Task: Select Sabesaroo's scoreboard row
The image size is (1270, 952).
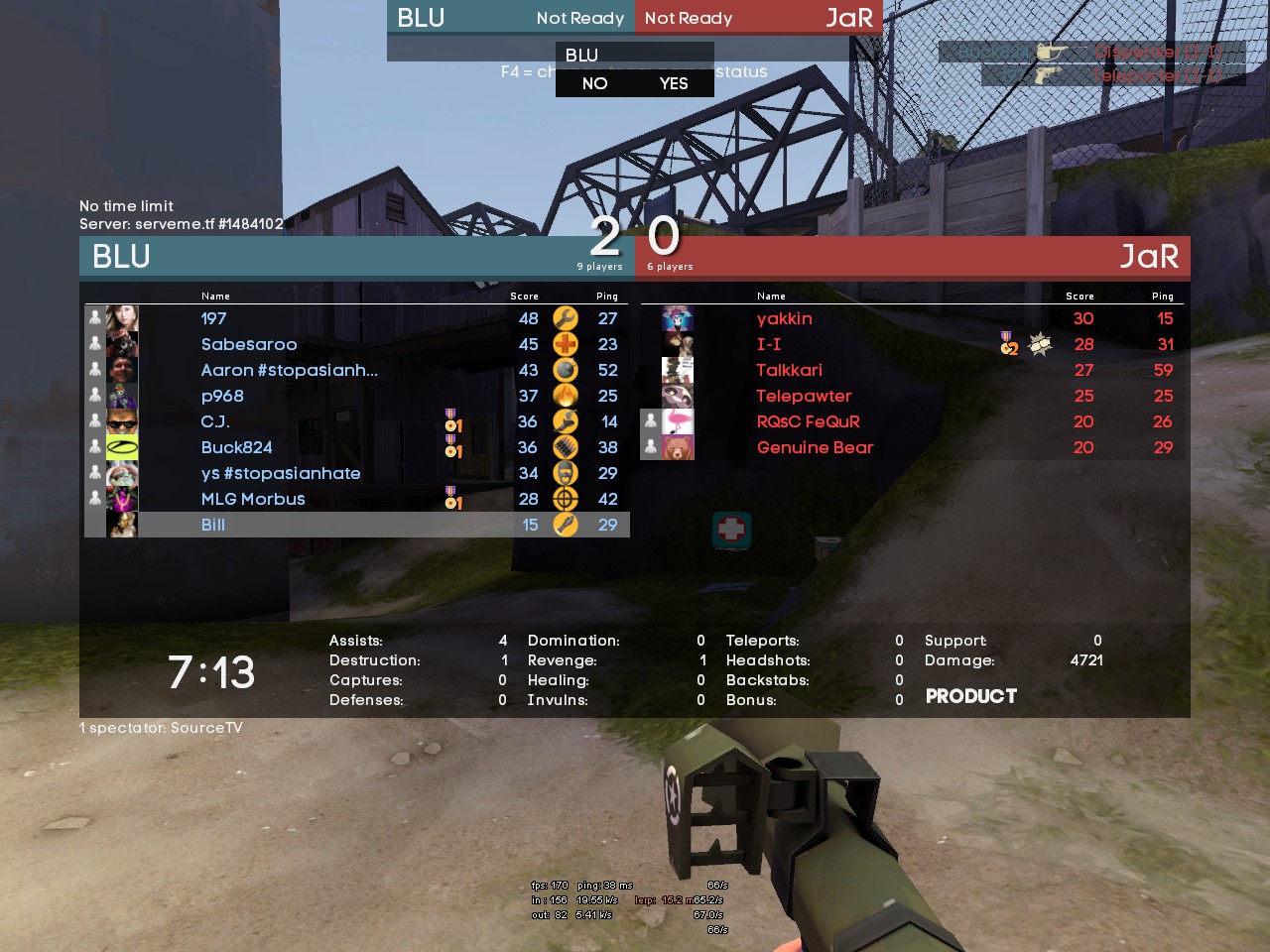Action: coord(249,344)
